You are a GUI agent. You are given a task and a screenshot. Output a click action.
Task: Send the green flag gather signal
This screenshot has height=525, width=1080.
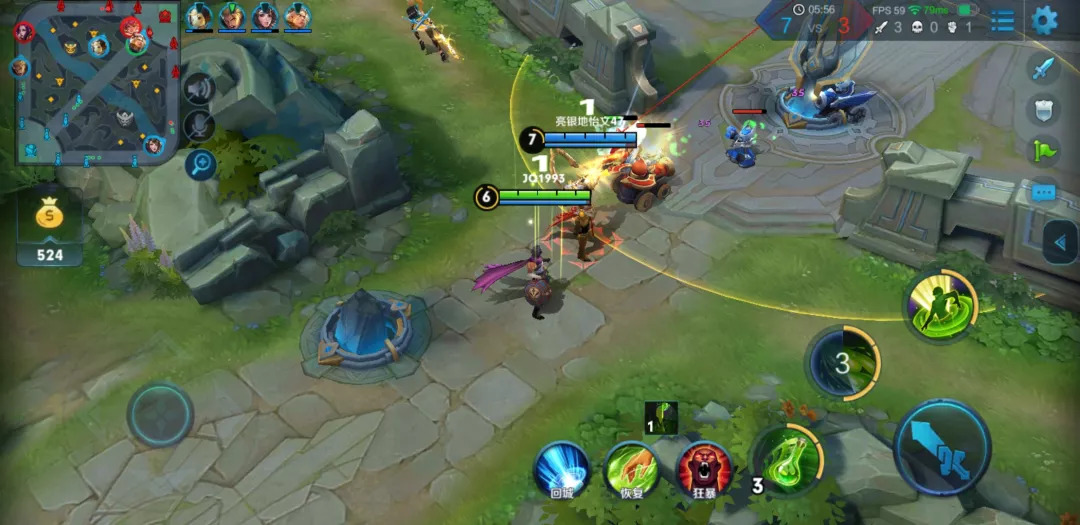1043,151
